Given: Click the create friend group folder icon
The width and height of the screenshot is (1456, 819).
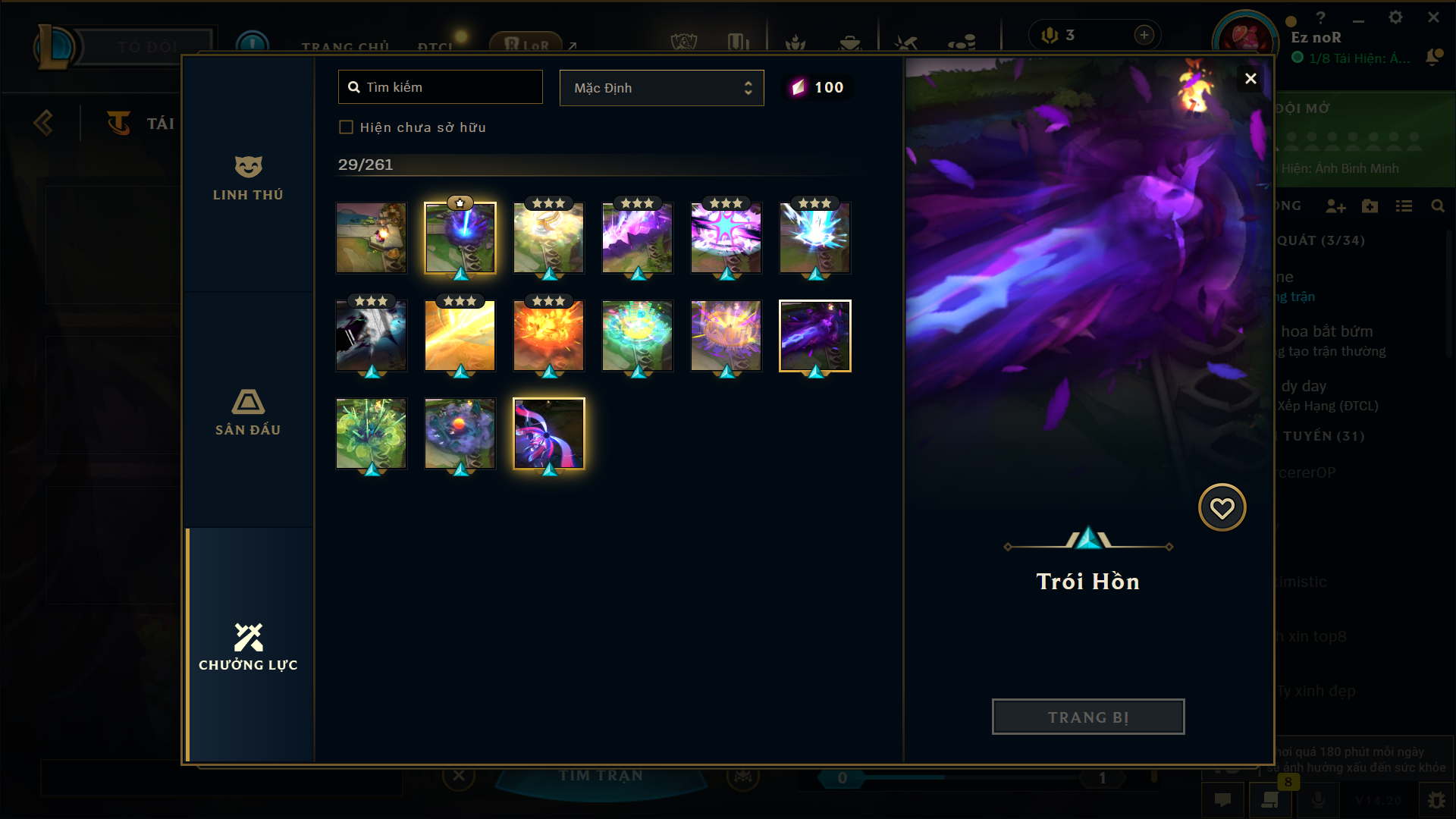Looking at the screenshot, I should pyautogui.click(x=1371, y=206).
